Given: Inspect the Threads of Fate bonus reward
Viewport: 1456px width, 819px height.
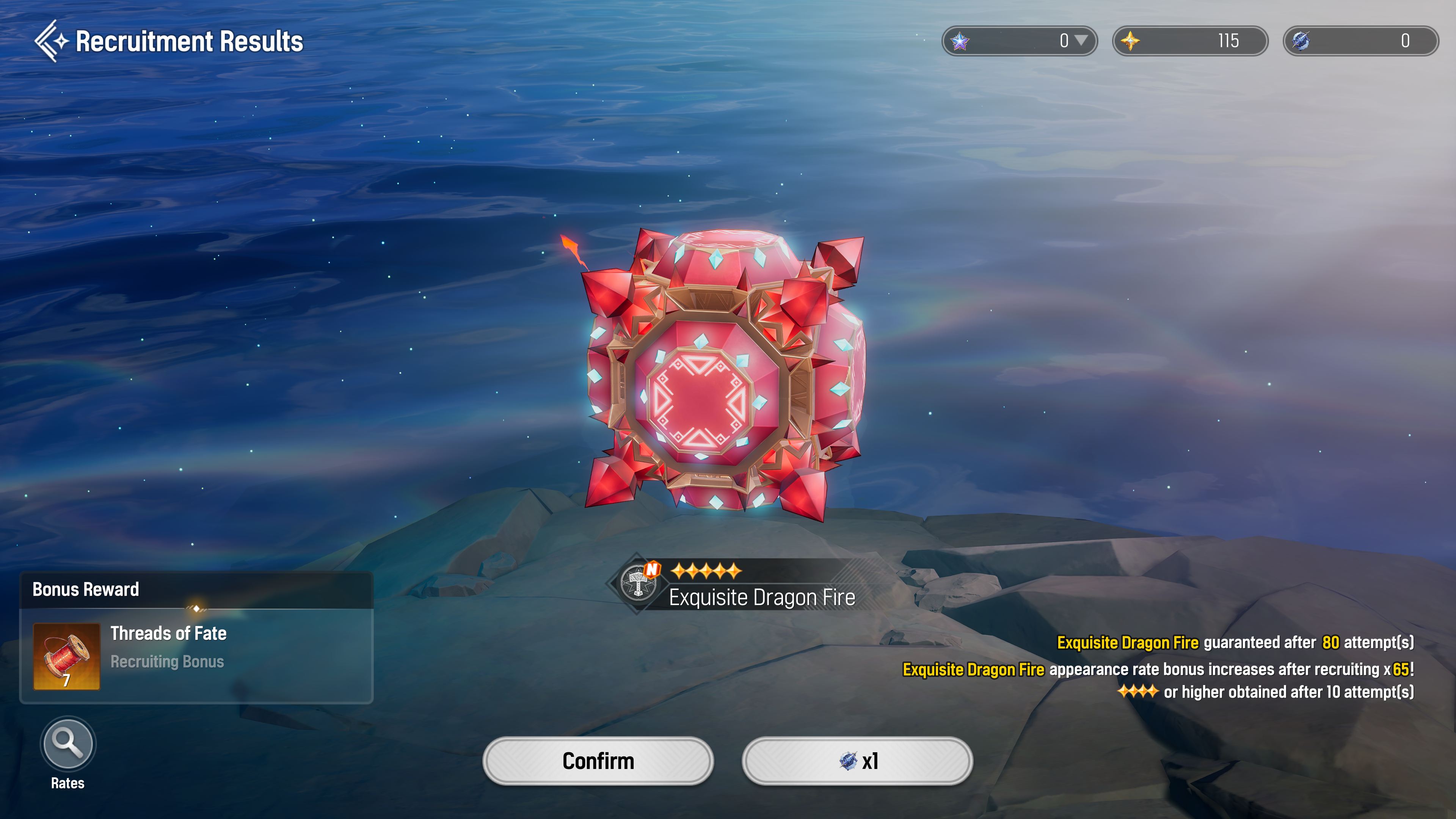Looking at the screenshot, I should click(67, 656).
